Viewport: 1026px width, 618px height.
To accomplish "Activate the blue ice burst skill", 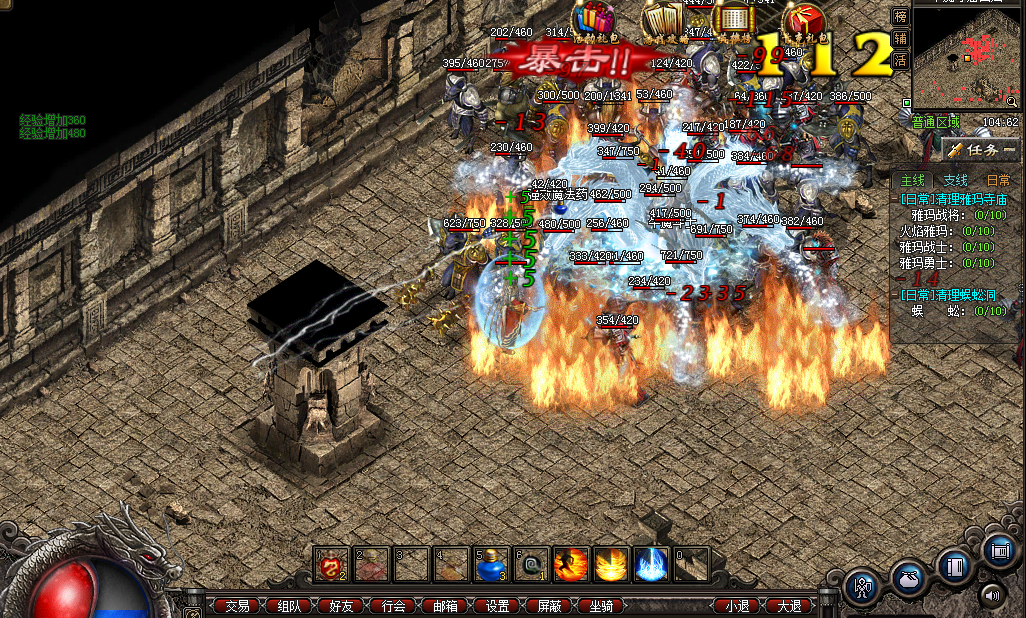I will pos(651,565).
